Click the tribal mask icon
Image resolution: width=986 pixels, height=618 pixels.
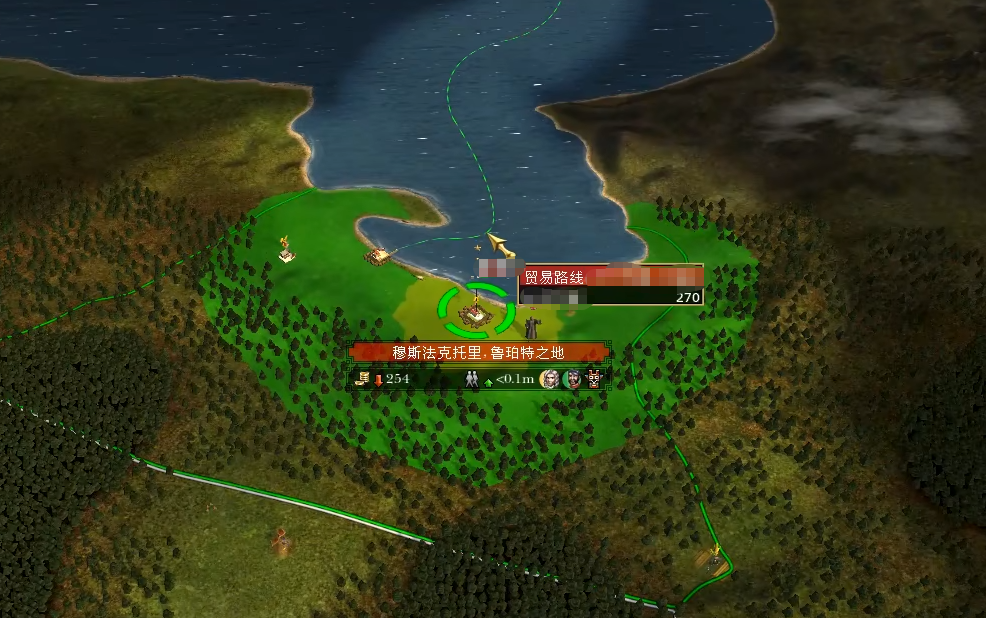(x=595, y=379)
